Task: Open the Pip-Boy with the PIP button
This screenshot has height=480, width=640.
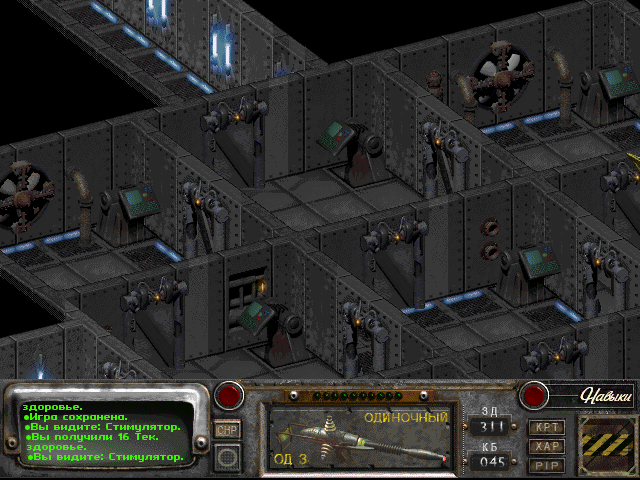Action: pos(545,463)
